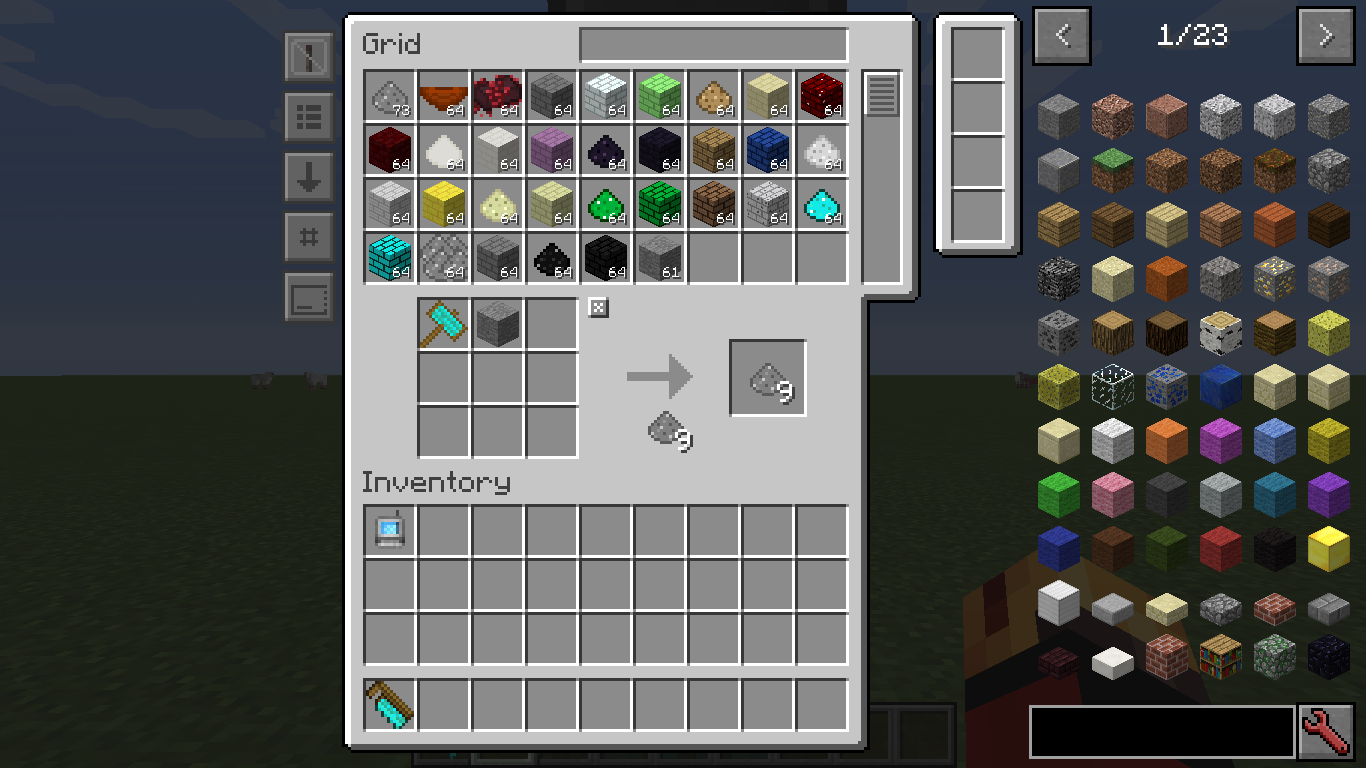
Task: Select the crossed-out sword icon at the top left
Action: [308, 57]
